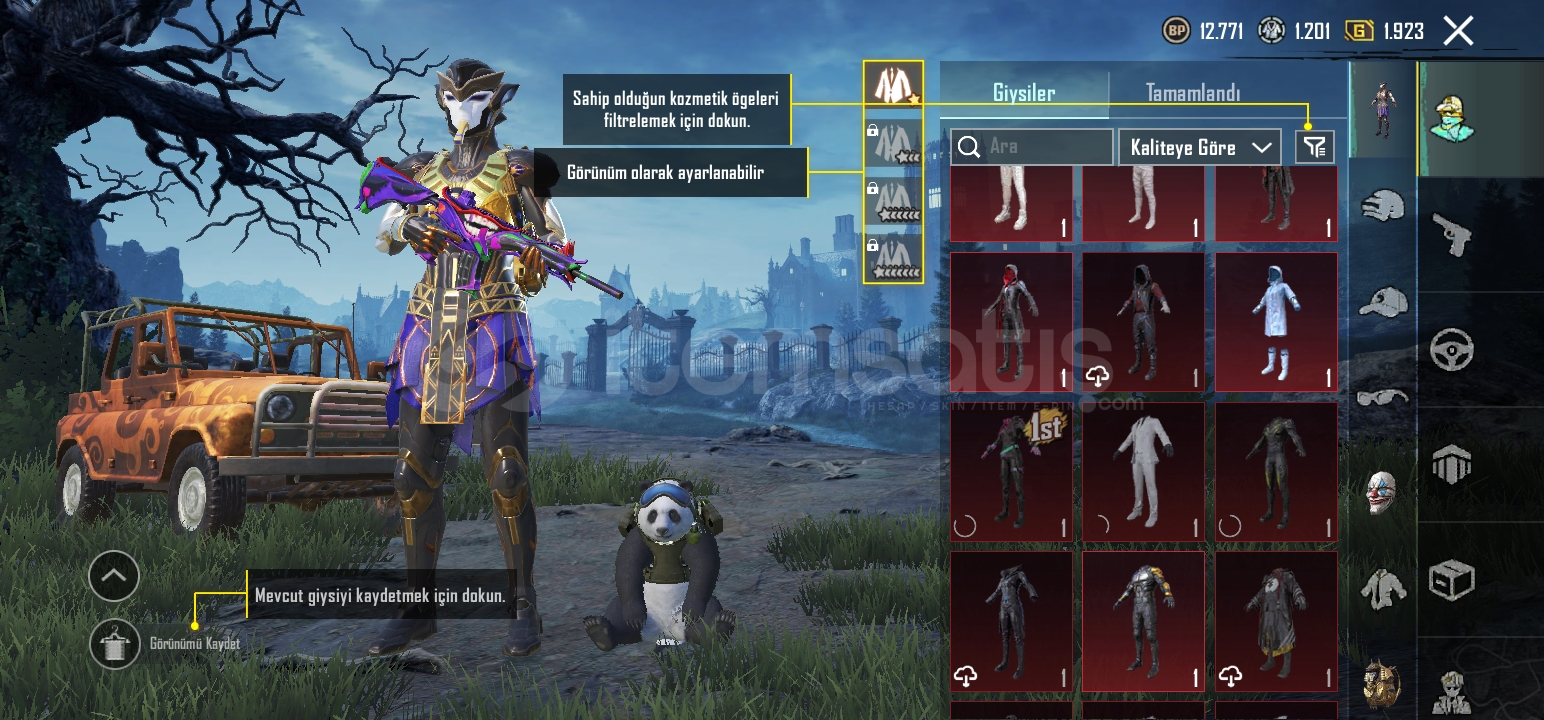1544x720 pixels.
Task: Choose the white suit outfit
Action: (1143, 471)
